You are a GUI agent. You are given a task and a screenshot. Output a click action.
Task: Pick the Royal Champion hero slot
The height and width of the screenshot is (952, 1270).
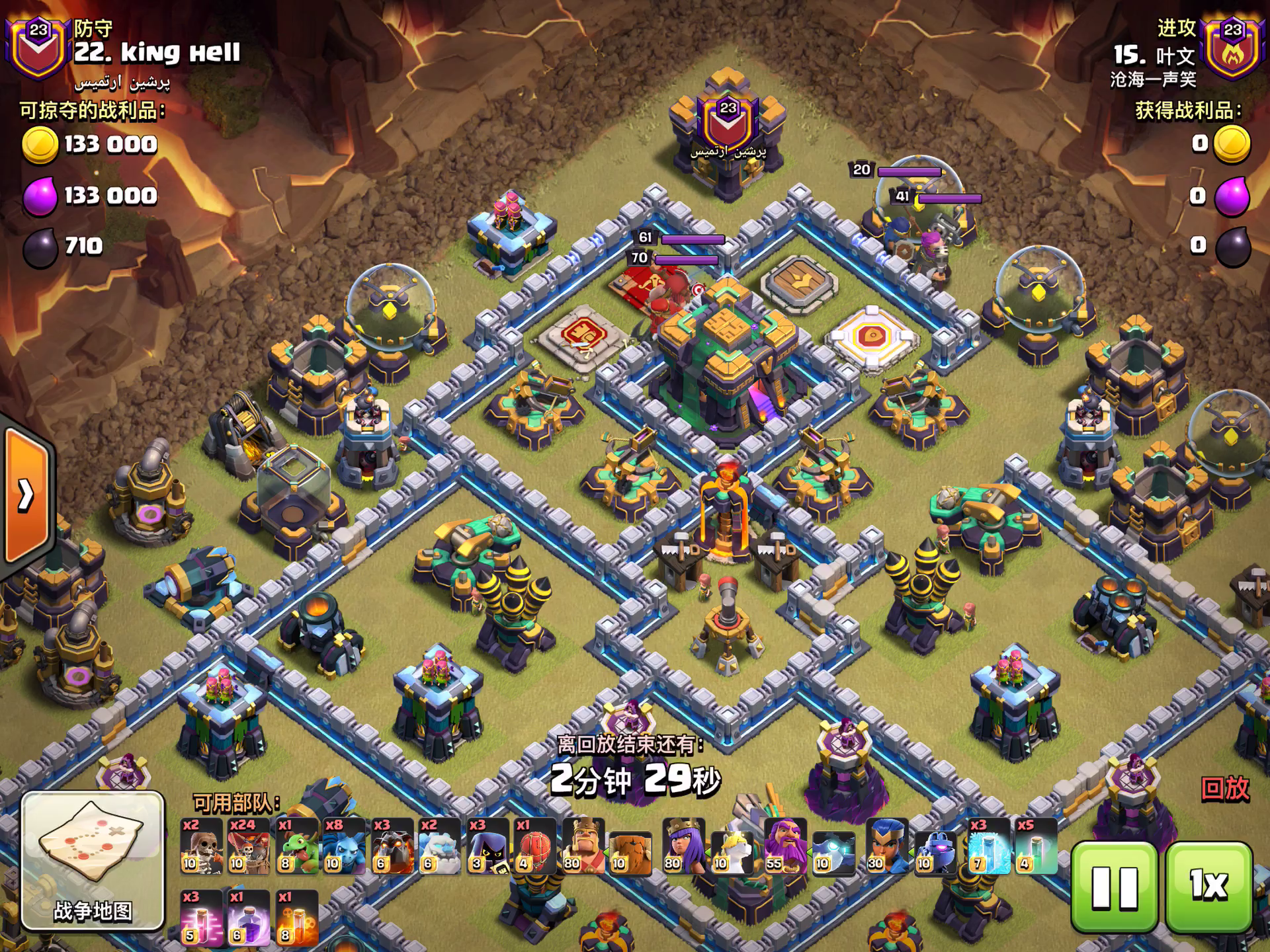point(887,846)
